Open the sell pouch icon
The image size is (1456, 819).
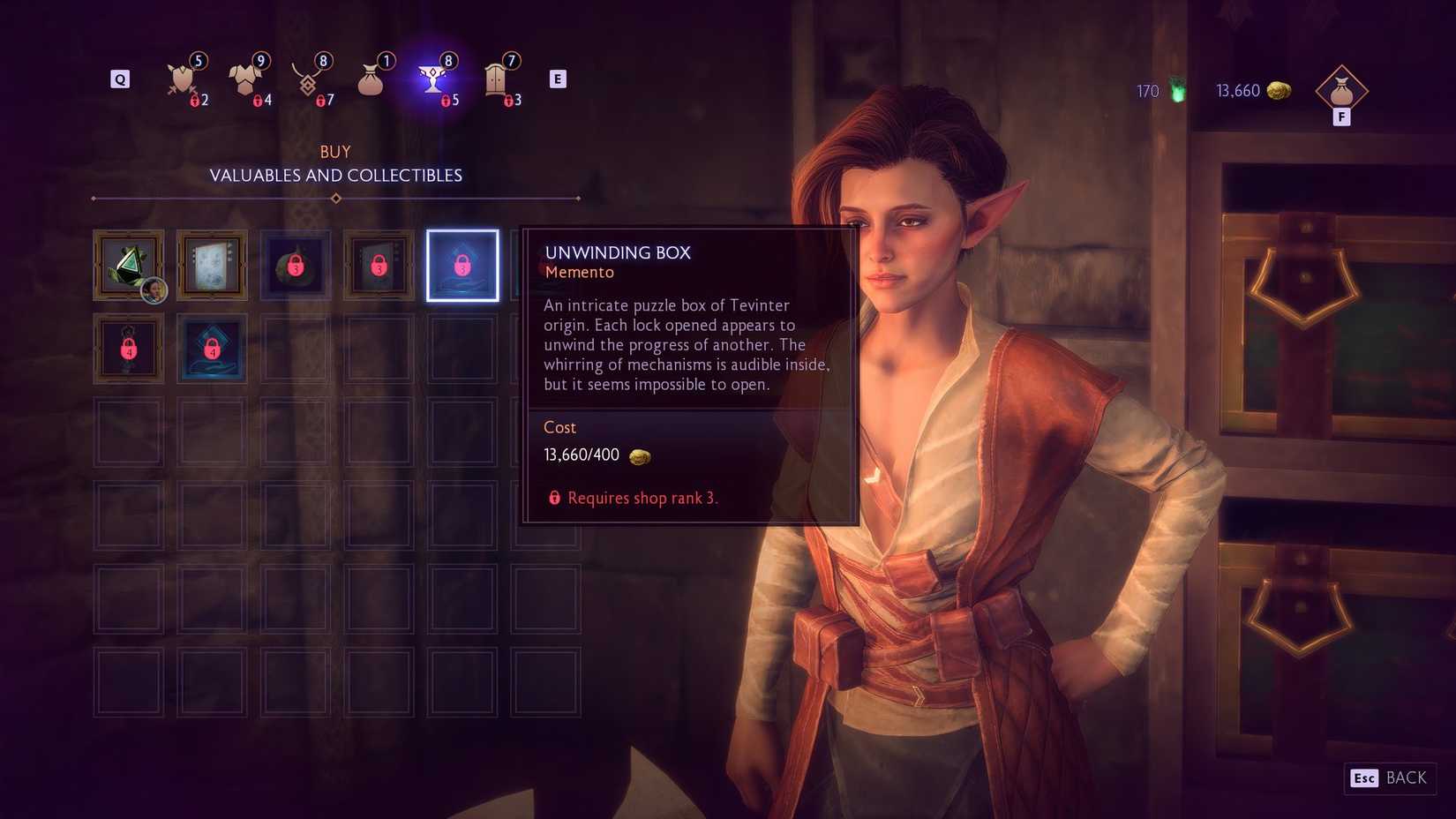pos(1341,91)
